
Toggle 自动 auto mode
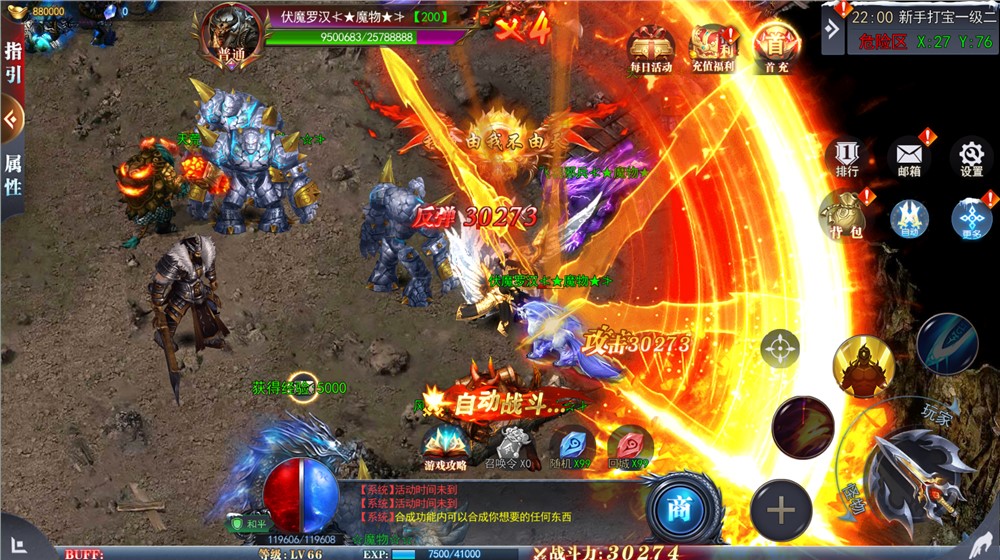(909, 219)
